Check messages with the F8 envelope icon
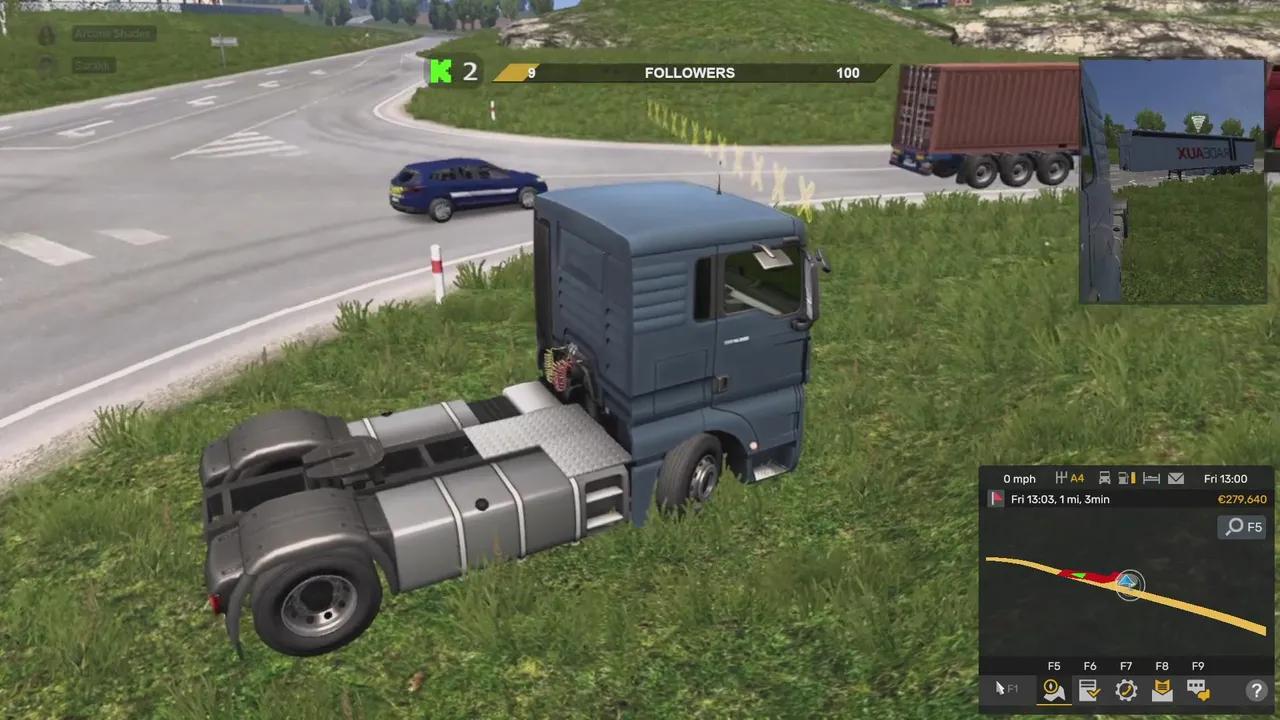 coord(1162,690)
